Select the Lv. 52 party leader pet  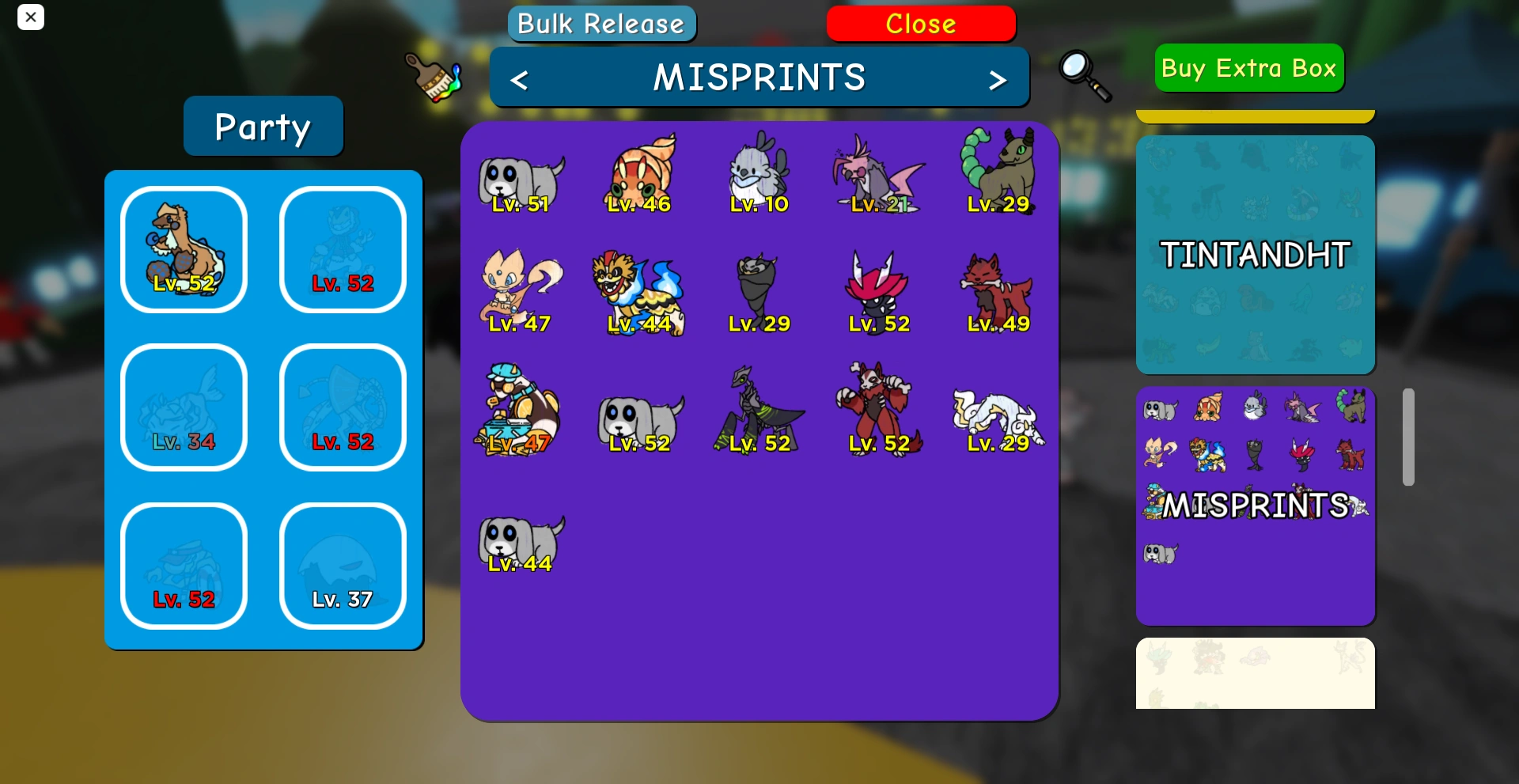pyautogui.click(x=184, y=249)
